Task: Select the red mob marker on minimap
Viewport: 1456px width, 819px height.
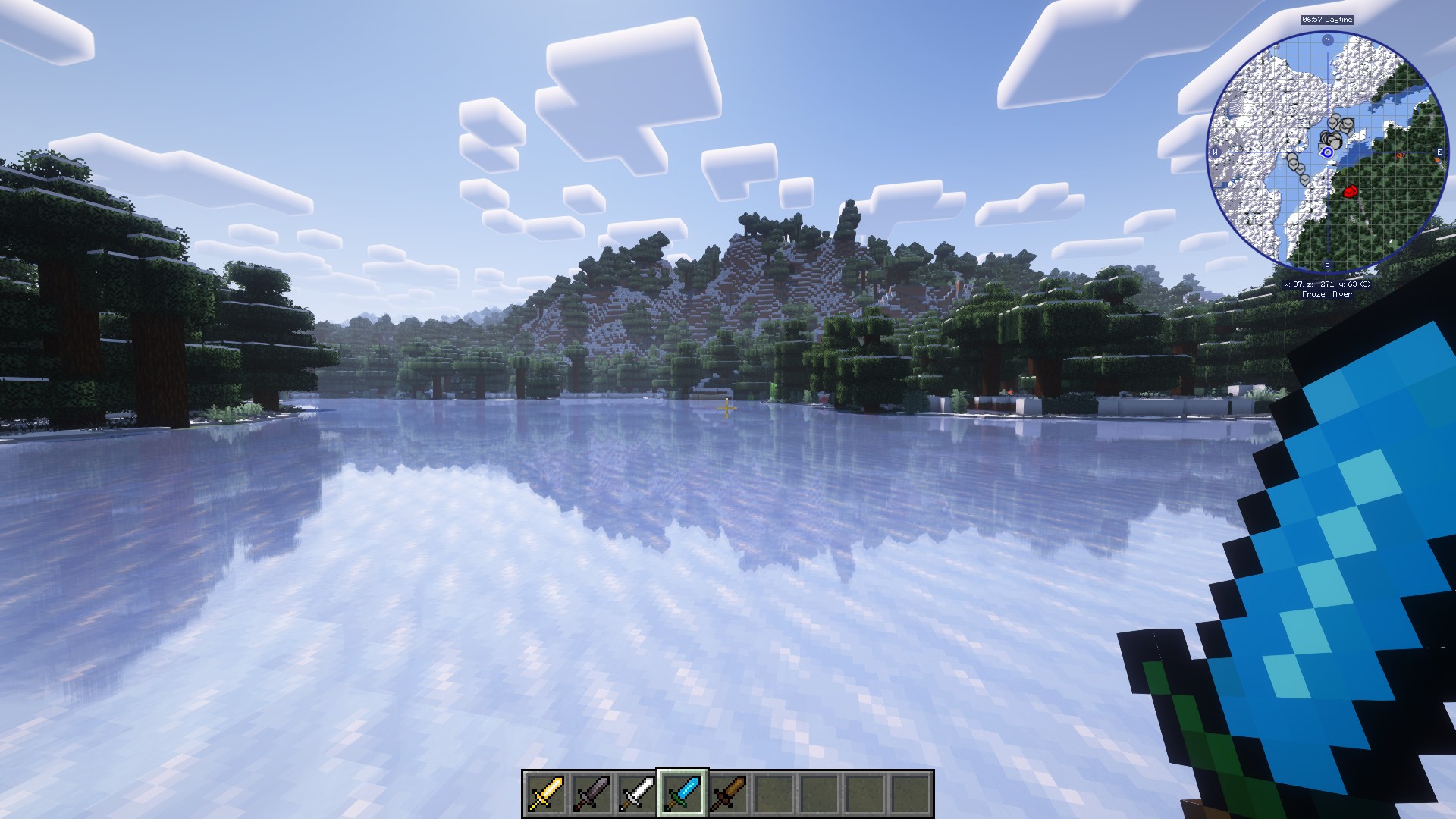Action: pos(1350,192)
